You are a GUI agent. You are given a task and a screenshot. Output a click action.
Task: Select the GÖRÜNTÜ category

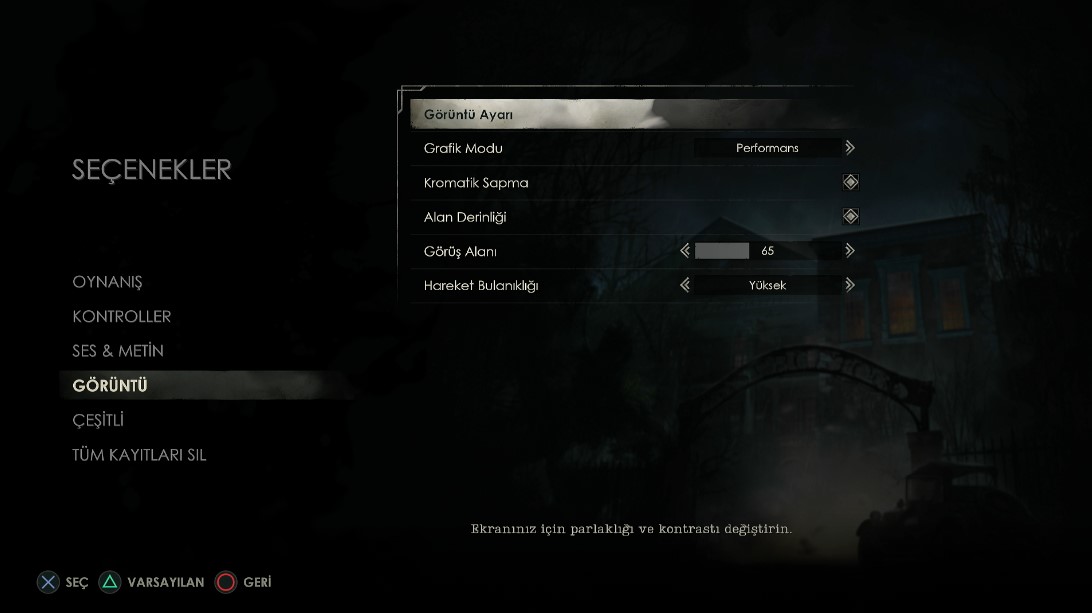coord(110,386)
